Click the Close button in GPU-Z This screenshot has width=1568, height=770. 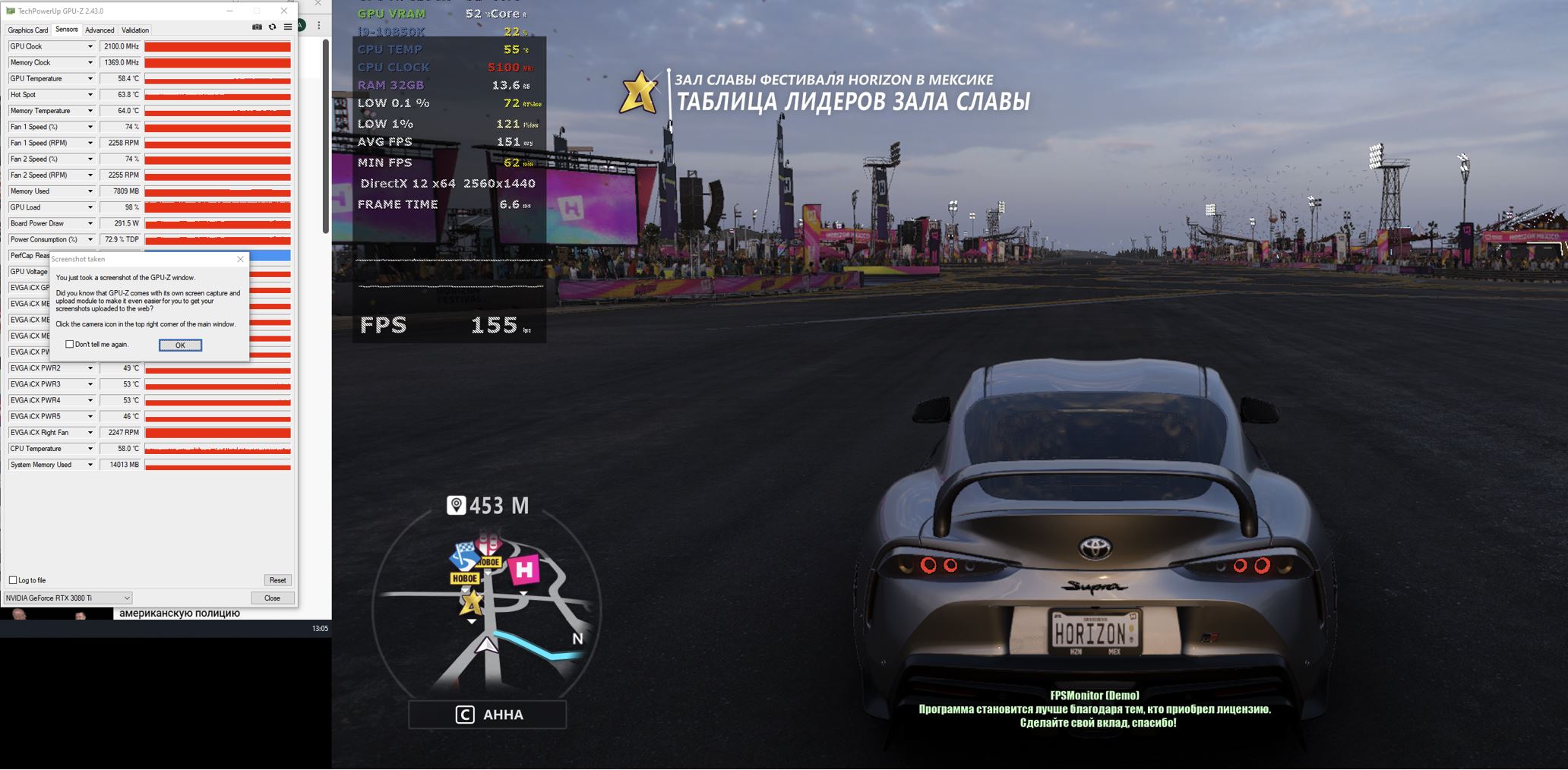coord(272,598)
